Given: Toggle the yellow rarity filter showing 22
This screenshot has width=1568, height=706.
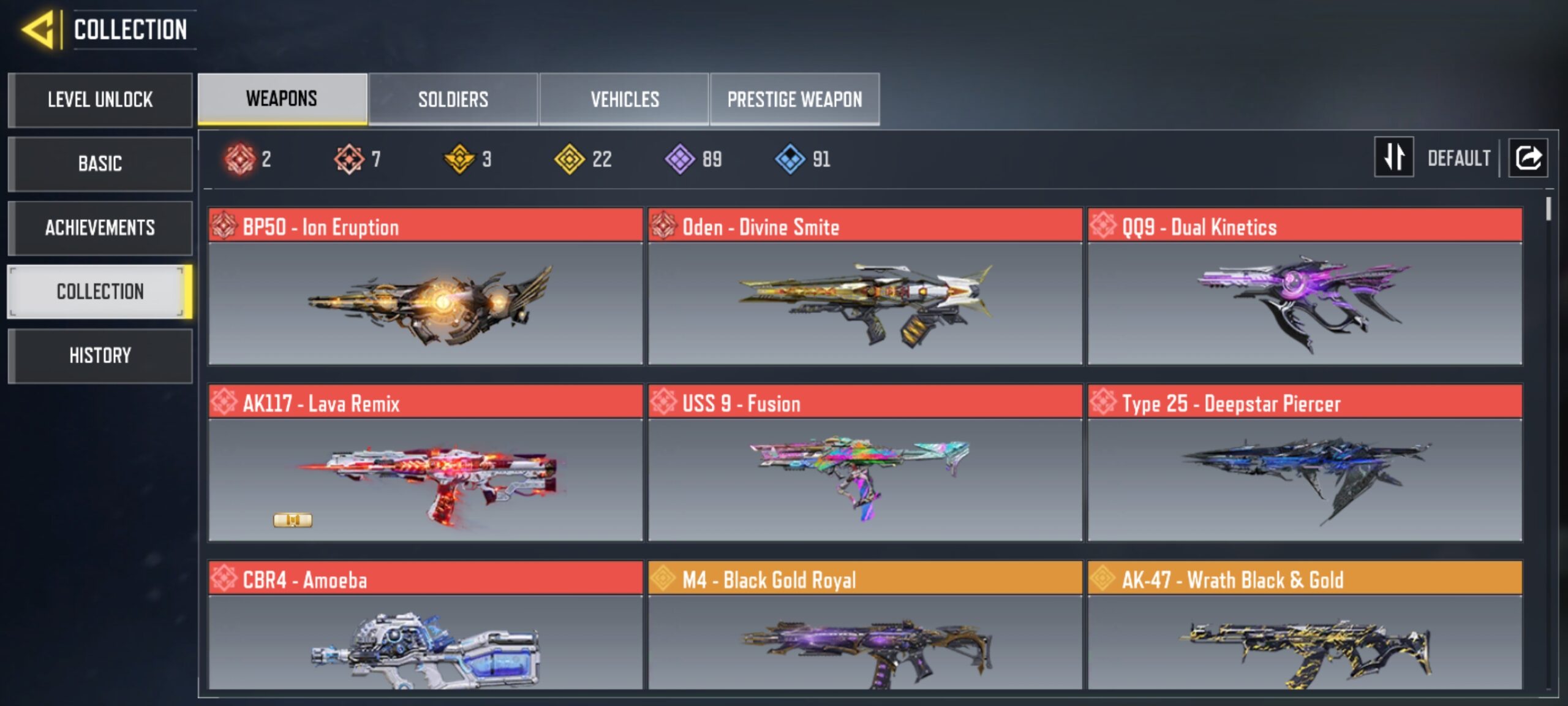Looking at the screenshot, I should click(x=570, y=158).
